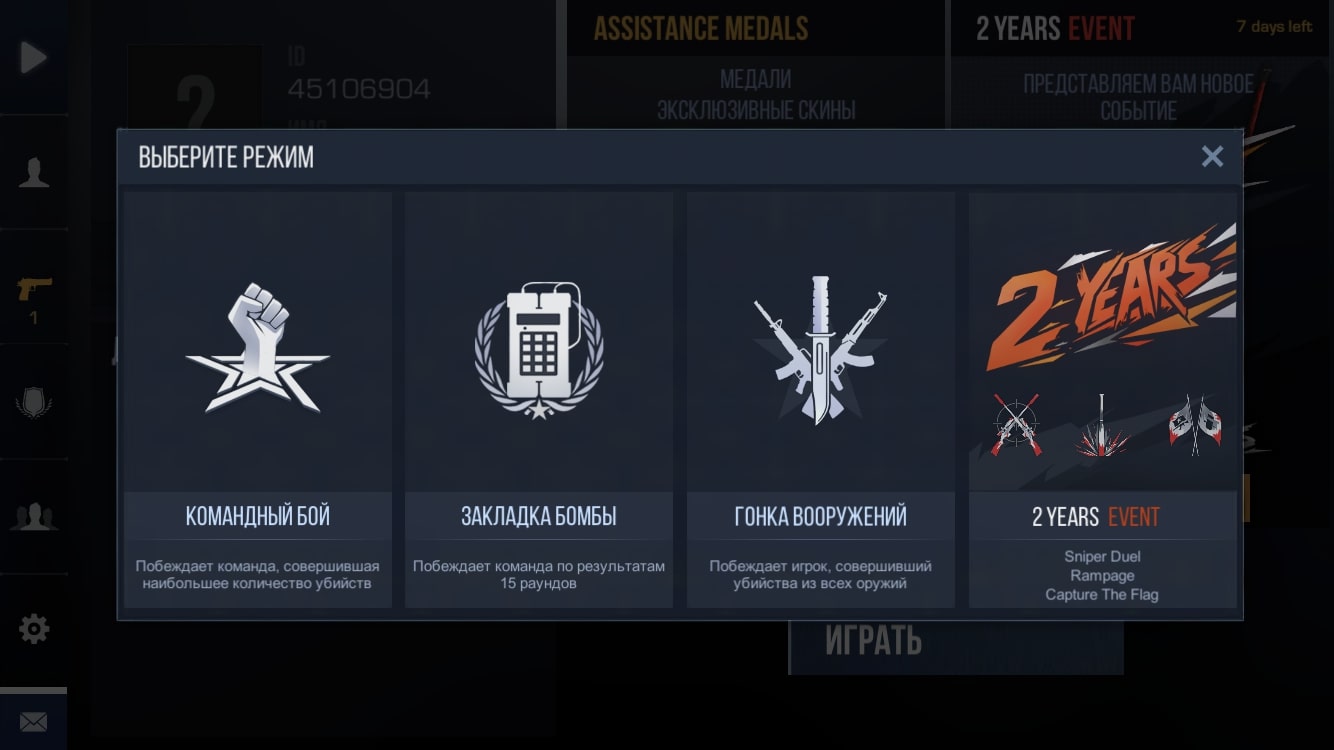Choose the Закладка бомбы mode card
Image resolution: width=1334 pixels, height=750 pixels.
[x=539, y=400]
